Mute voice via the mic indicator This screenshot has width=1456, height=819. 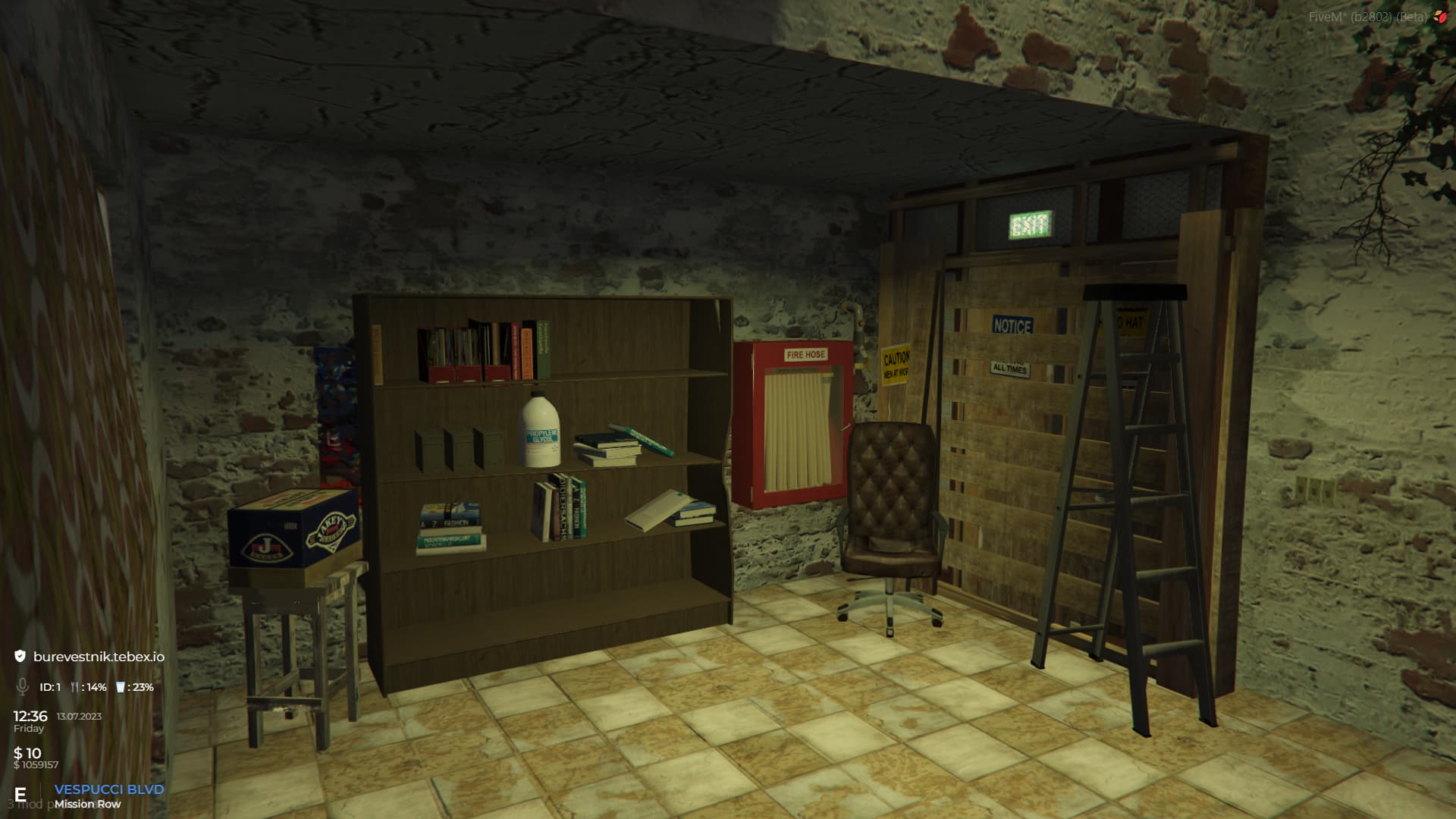[x=24, y=687]
